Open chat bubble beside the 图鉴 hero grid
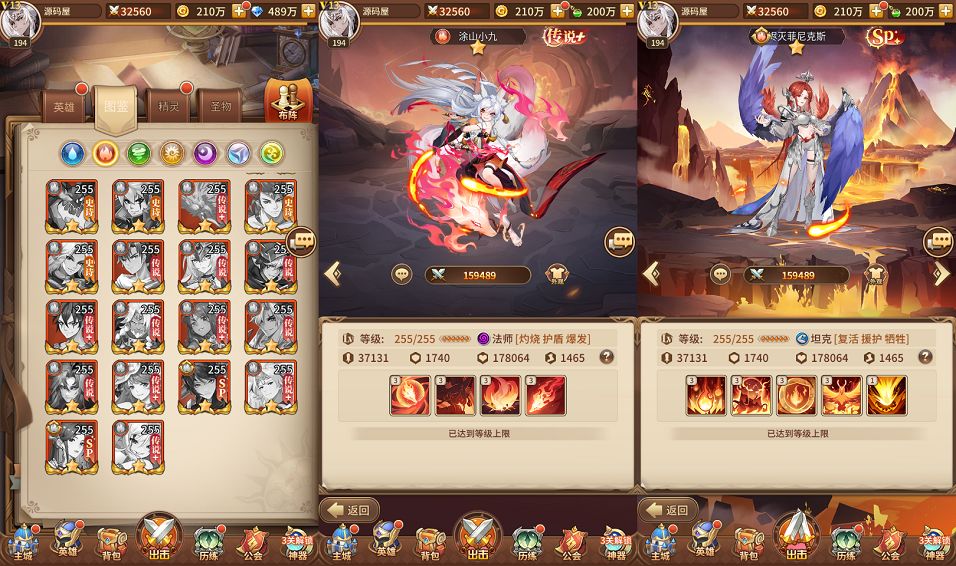 pyautogui.click(x=302, y=241)
